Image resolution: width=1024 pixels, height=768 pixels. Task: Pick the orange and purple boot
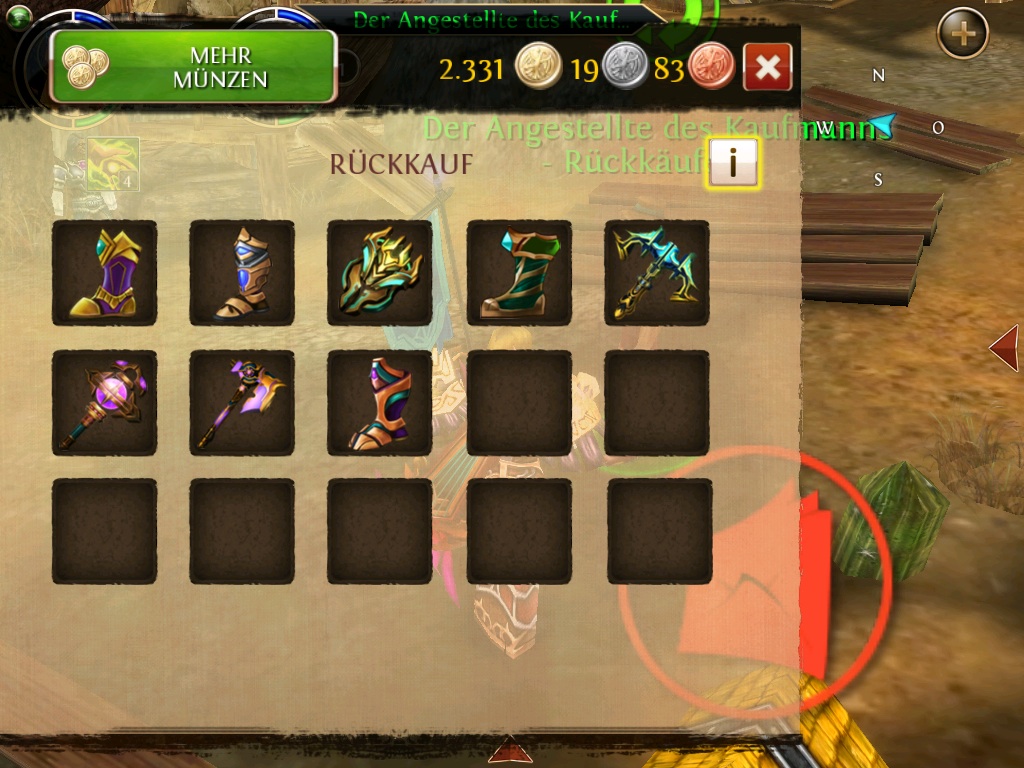click(x=380, y=403)
